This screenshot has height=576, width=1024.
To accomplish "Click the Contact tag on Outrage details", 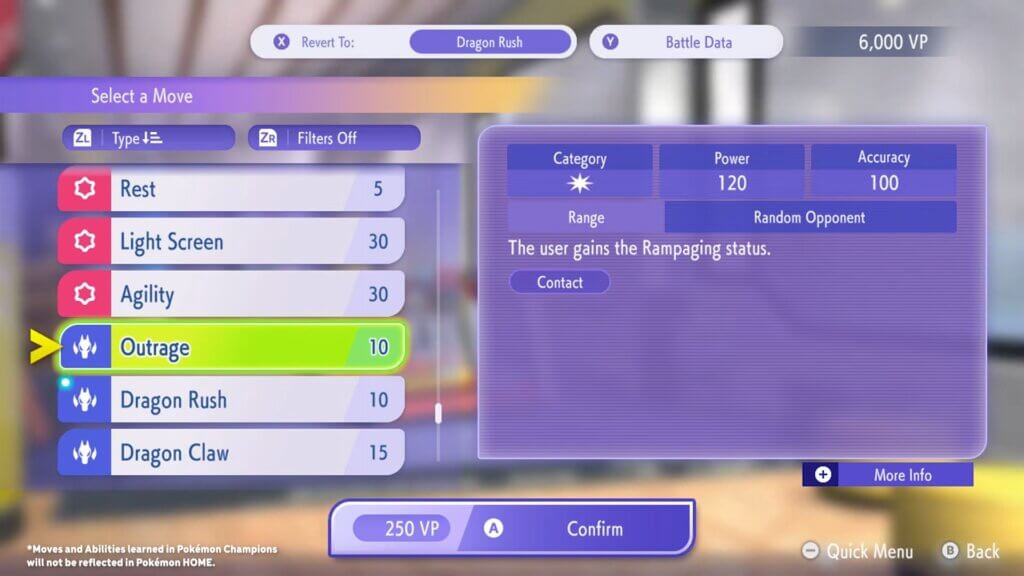I will pyautogui.click(x=559, y=282).
